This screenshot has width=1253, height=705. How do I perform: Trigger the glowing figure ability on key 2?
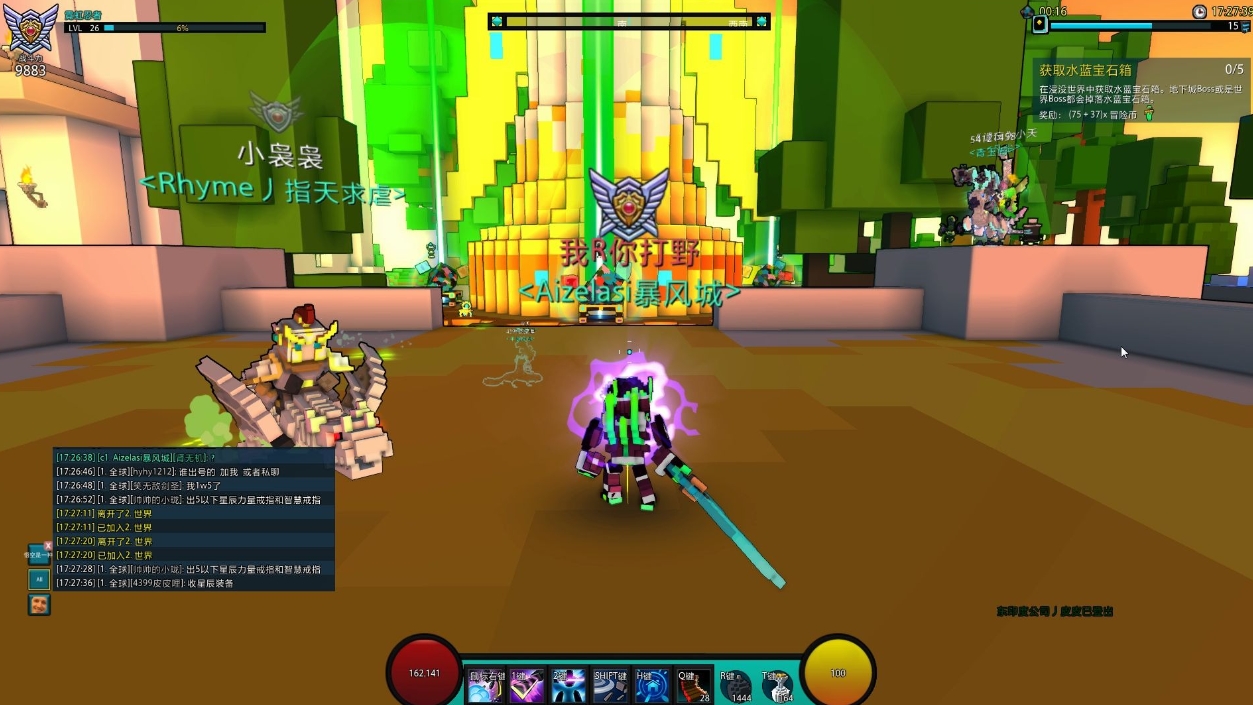[x=569, y=687]
